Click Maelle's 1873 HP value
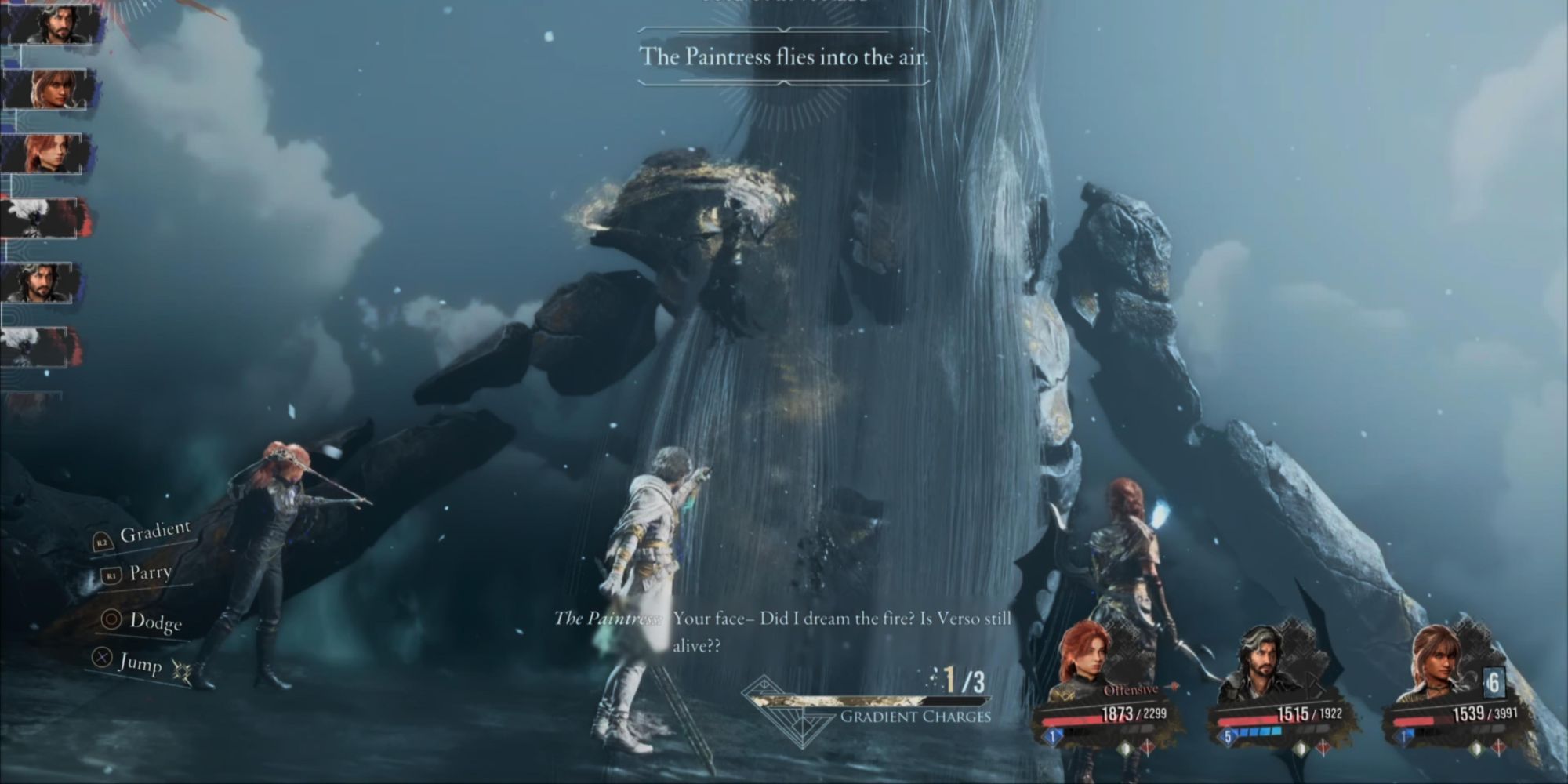The image size is (1568, 784). (1118, 713)
